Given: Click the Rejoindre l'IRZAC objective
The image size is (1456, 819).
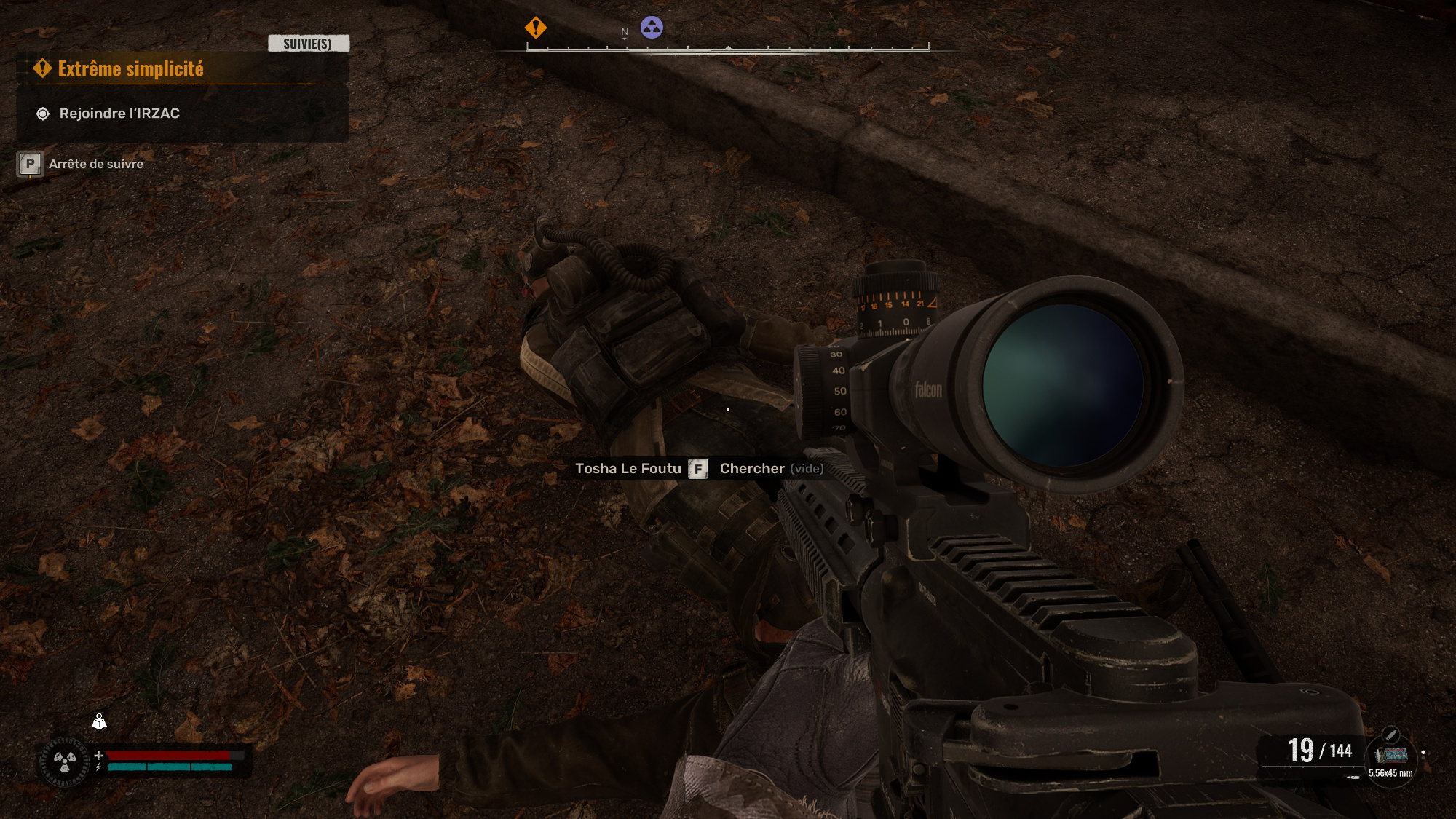Looking at the screenshot, I should [119, 114].
